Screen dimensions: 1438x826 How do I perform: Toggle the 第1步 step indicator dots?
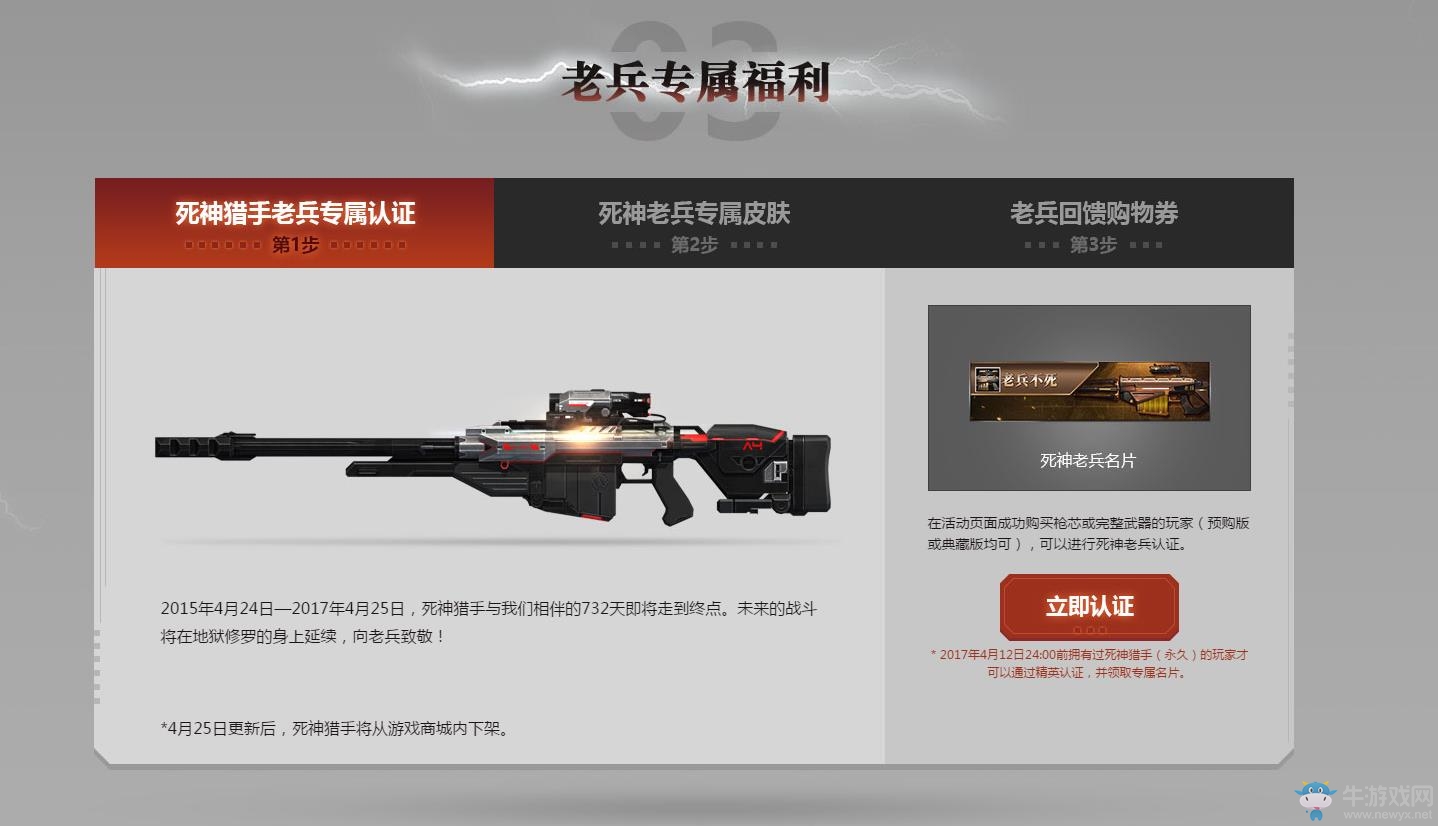pyautogui.click(x=292, y=244)
